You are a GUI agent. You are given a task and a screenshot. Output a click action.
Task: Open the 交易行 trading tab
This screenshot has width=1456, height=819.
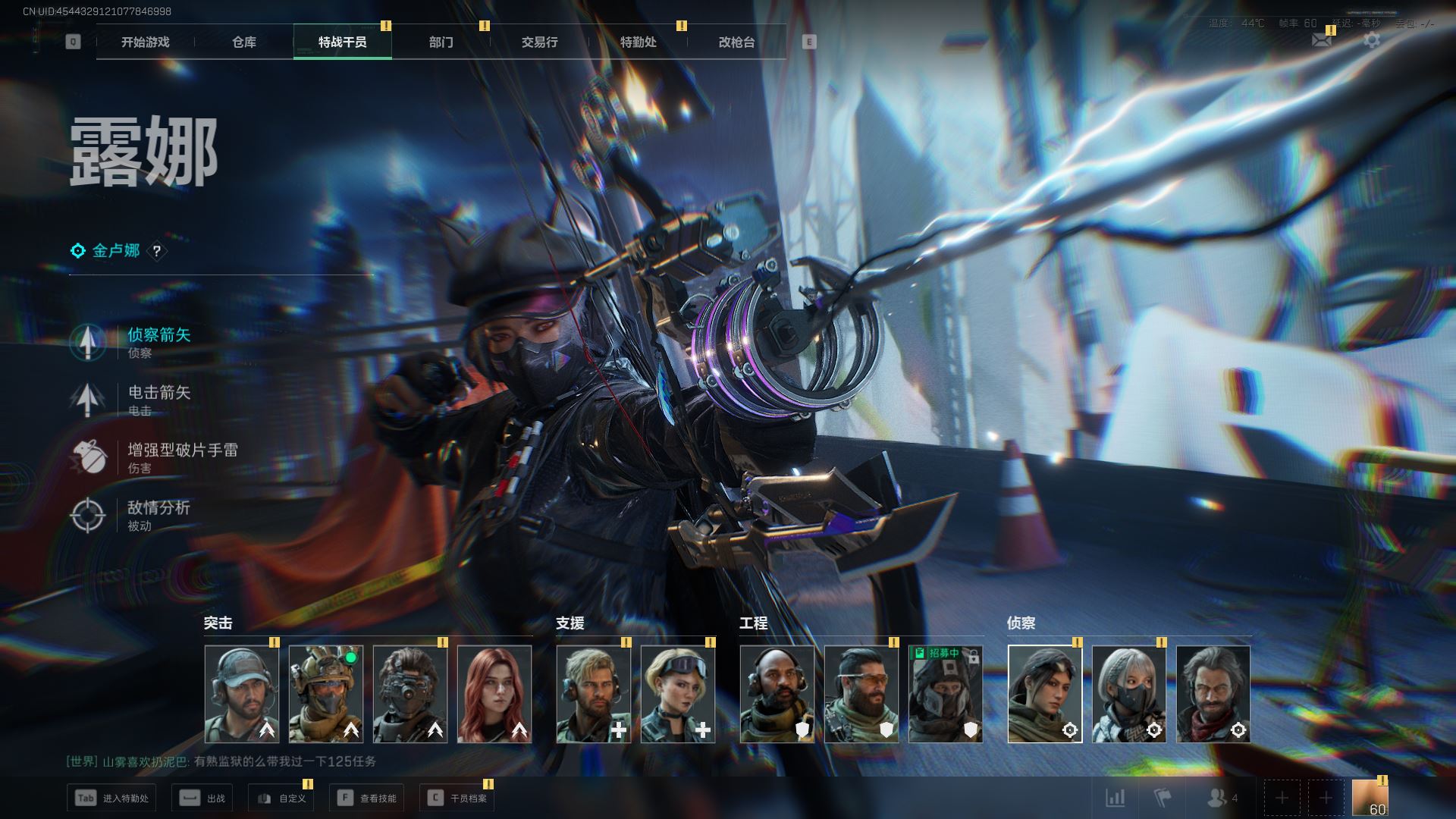tap(540, 42)
